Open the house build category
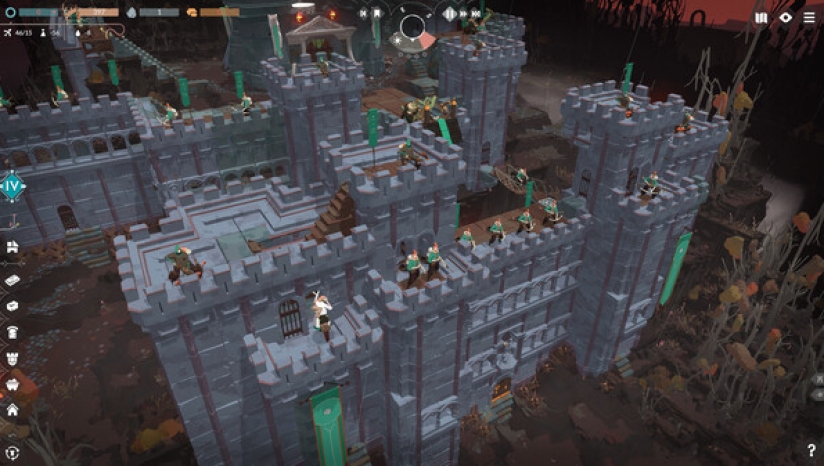The image size is (824, 466). coord(12,409)
